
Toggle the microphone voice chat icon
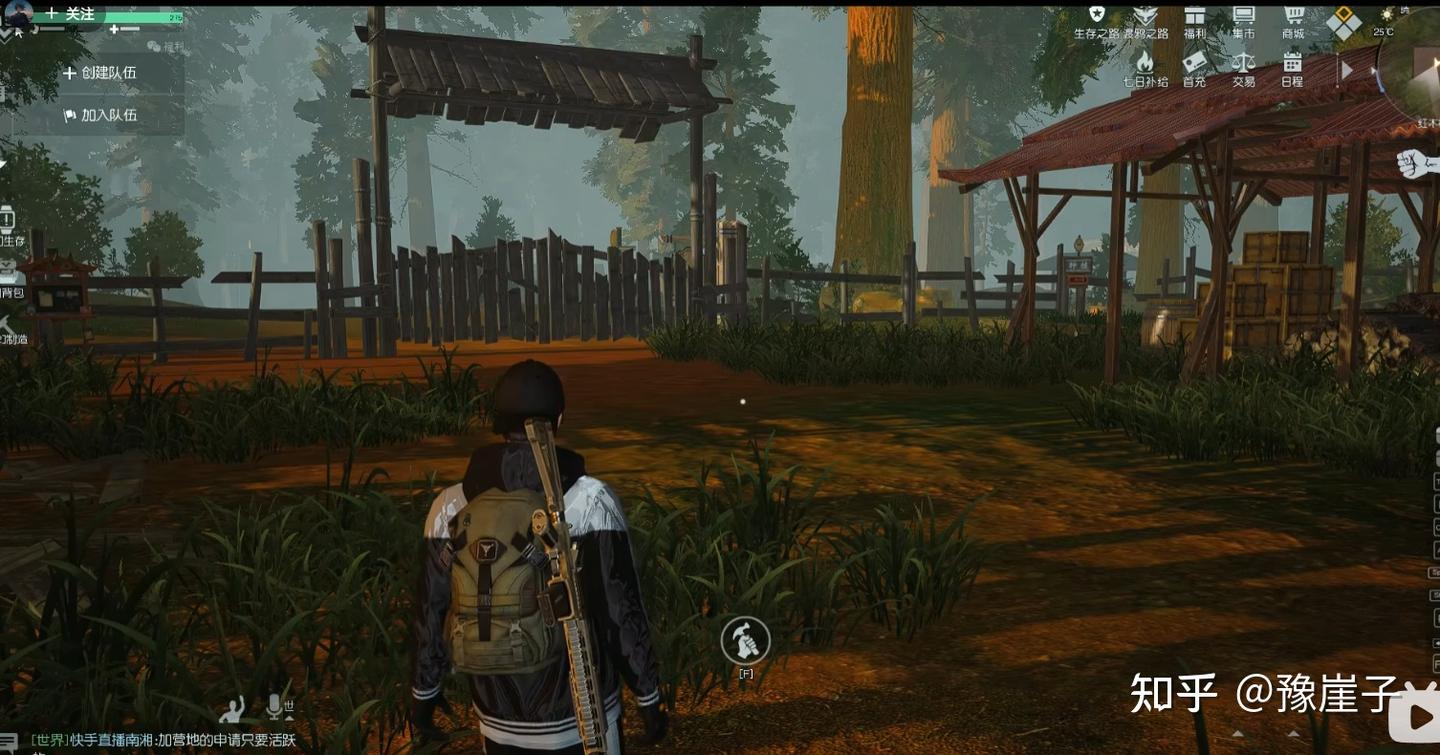275,707
